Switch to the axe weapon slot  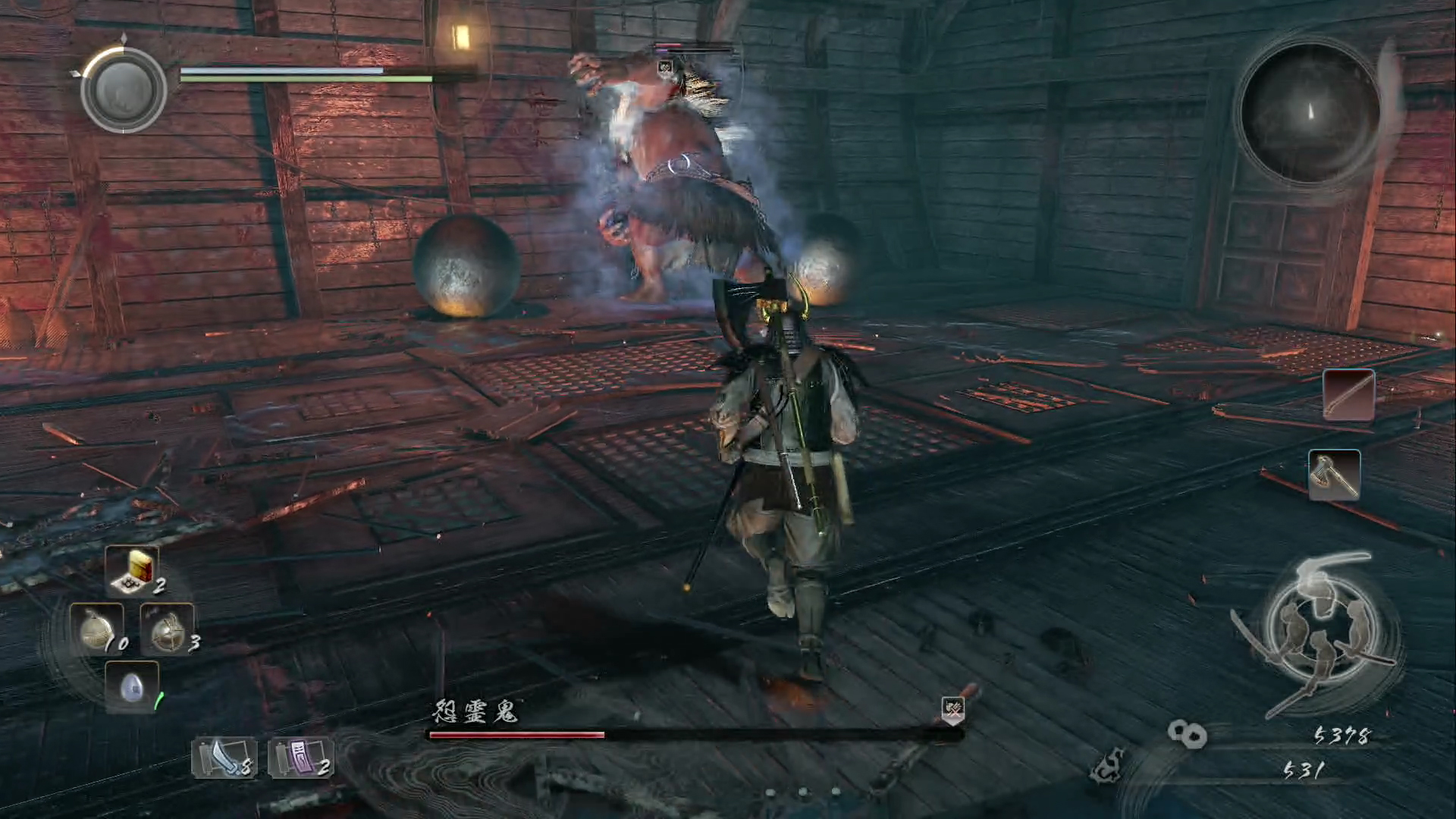pos(1334,475)
